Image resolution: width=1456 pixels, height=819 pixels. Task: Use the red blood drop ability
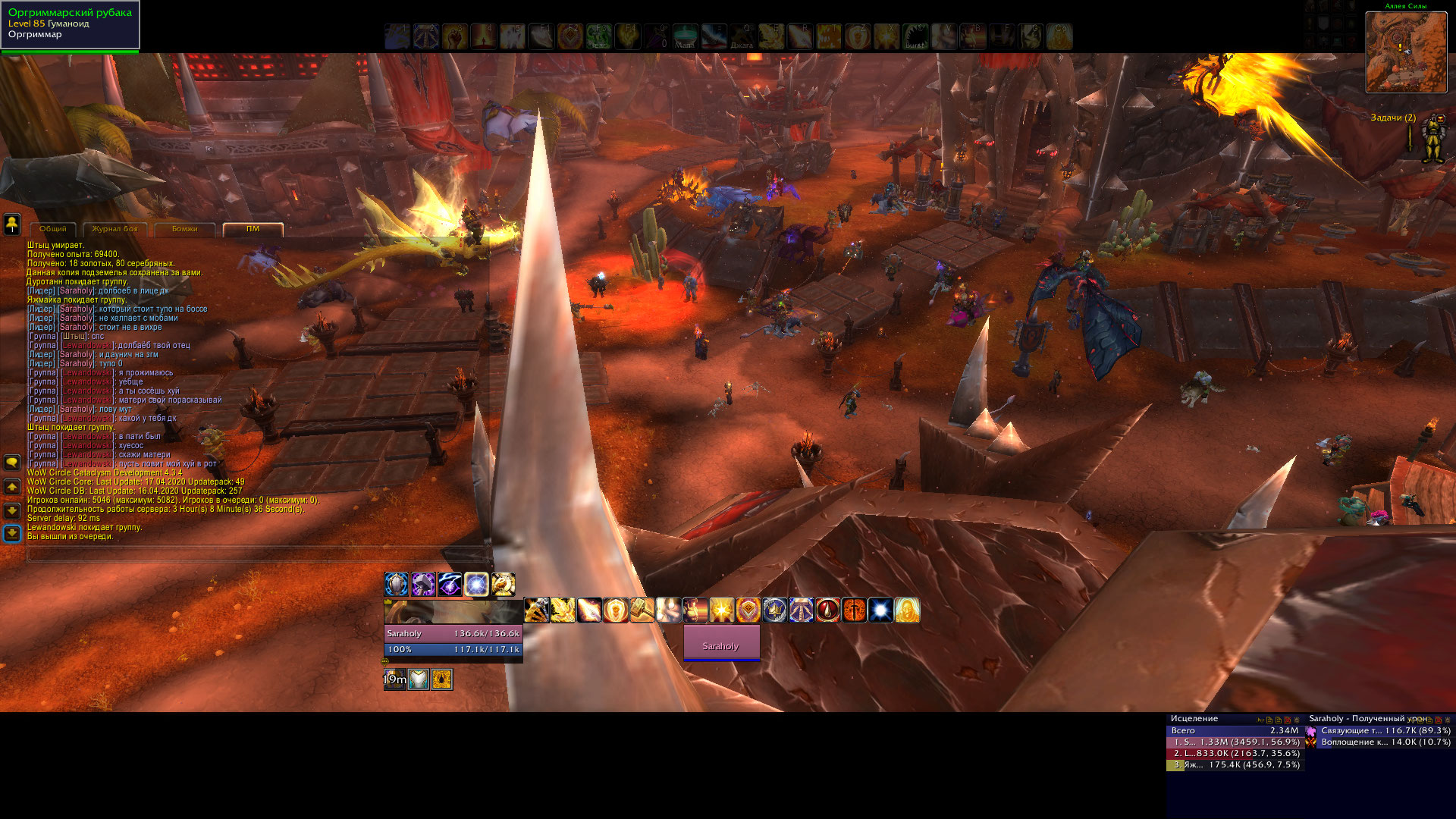click(827, 610)
